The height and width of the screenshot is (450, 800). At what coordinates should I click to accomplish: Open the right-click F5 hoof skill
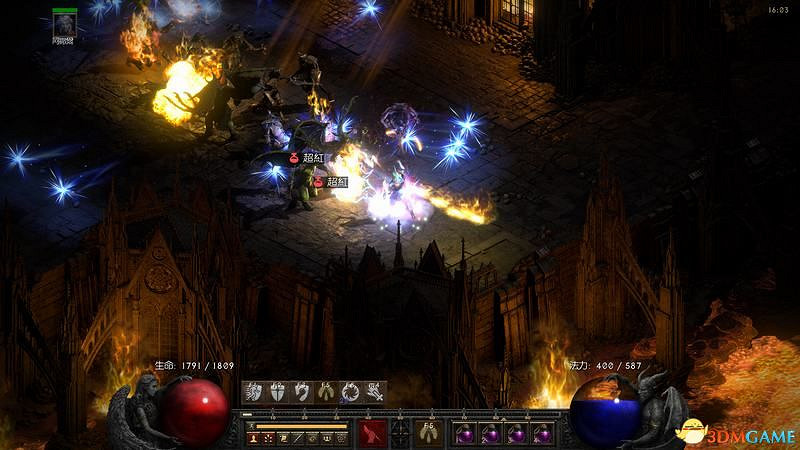429,433
